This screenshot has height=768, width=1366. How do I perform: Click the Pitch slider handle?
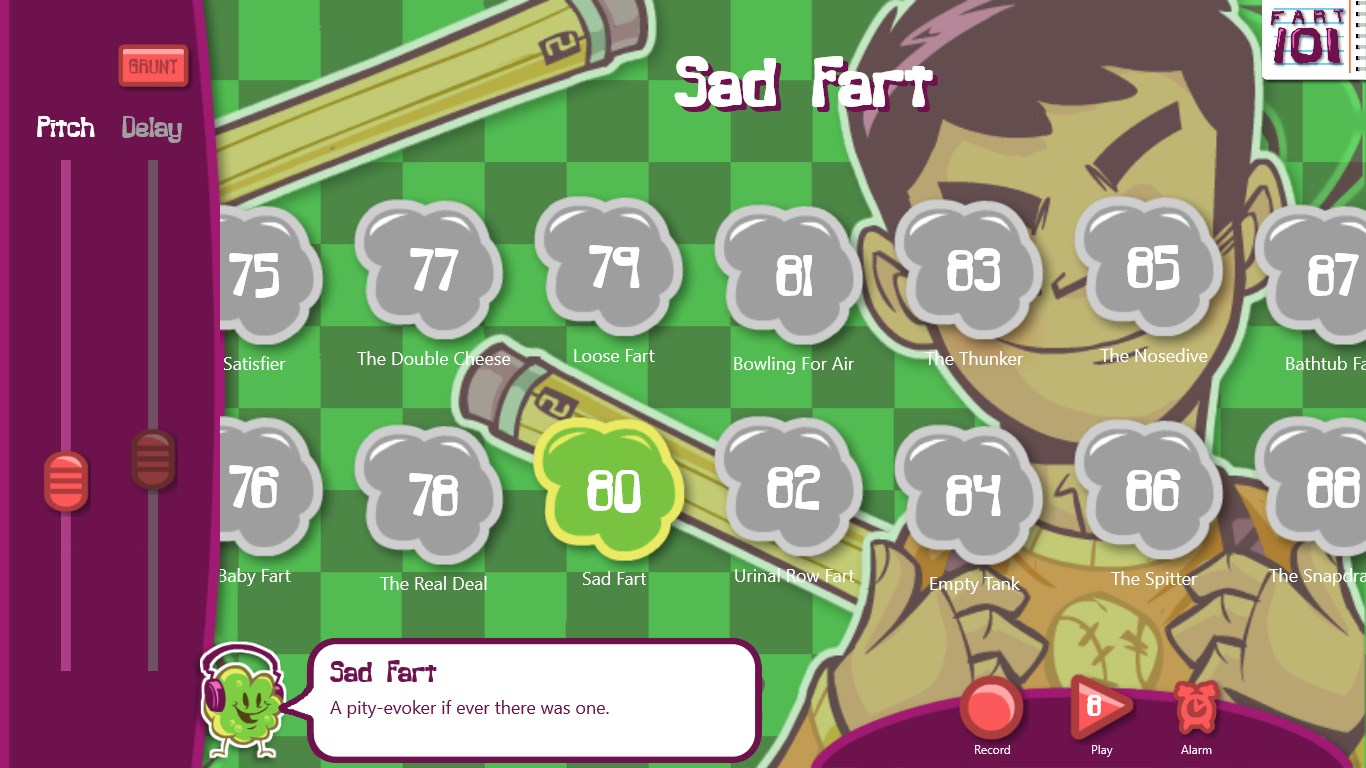(66, 481)
